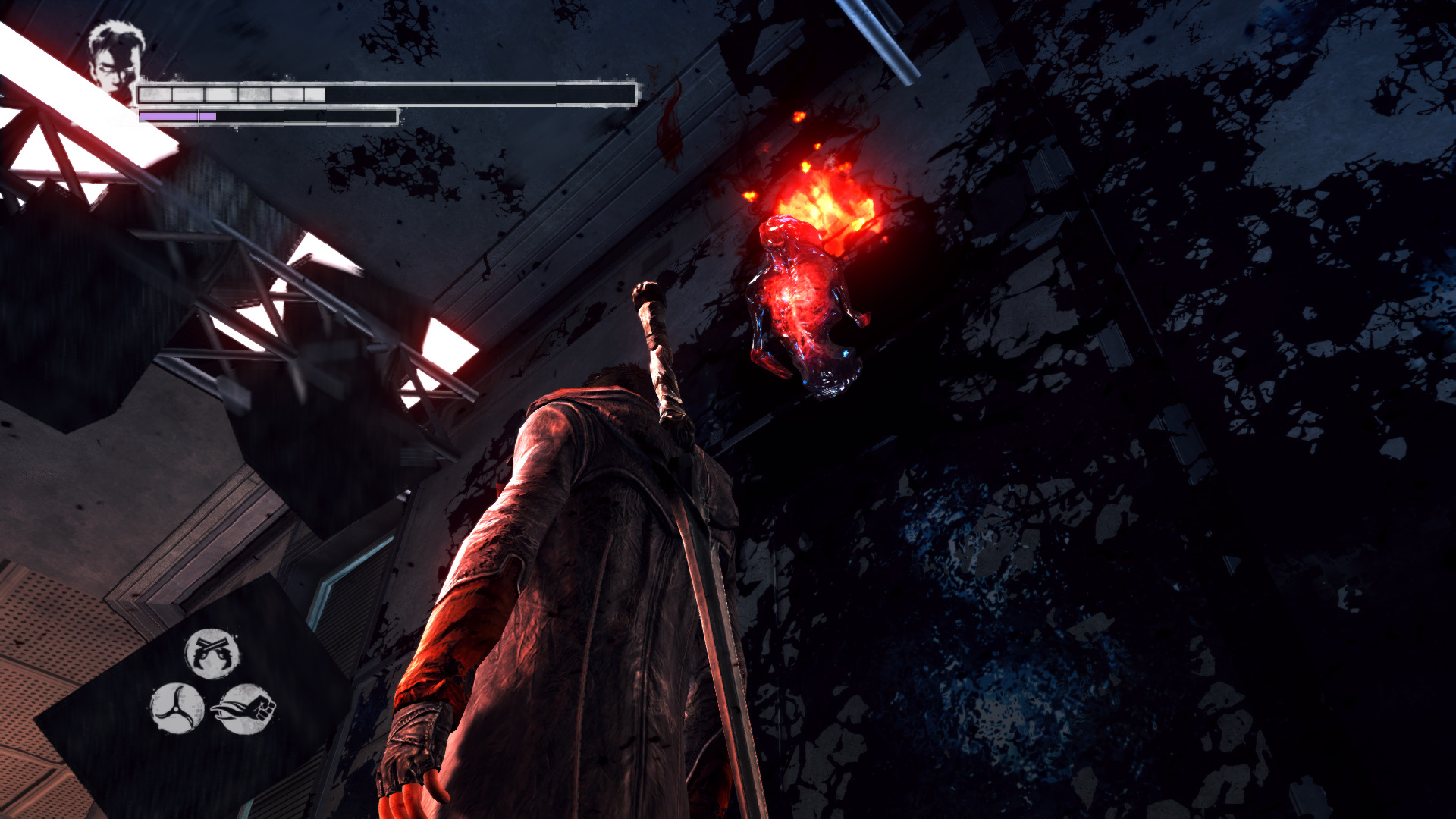Choose the three-bladed shuriken weapon icon

177,708
